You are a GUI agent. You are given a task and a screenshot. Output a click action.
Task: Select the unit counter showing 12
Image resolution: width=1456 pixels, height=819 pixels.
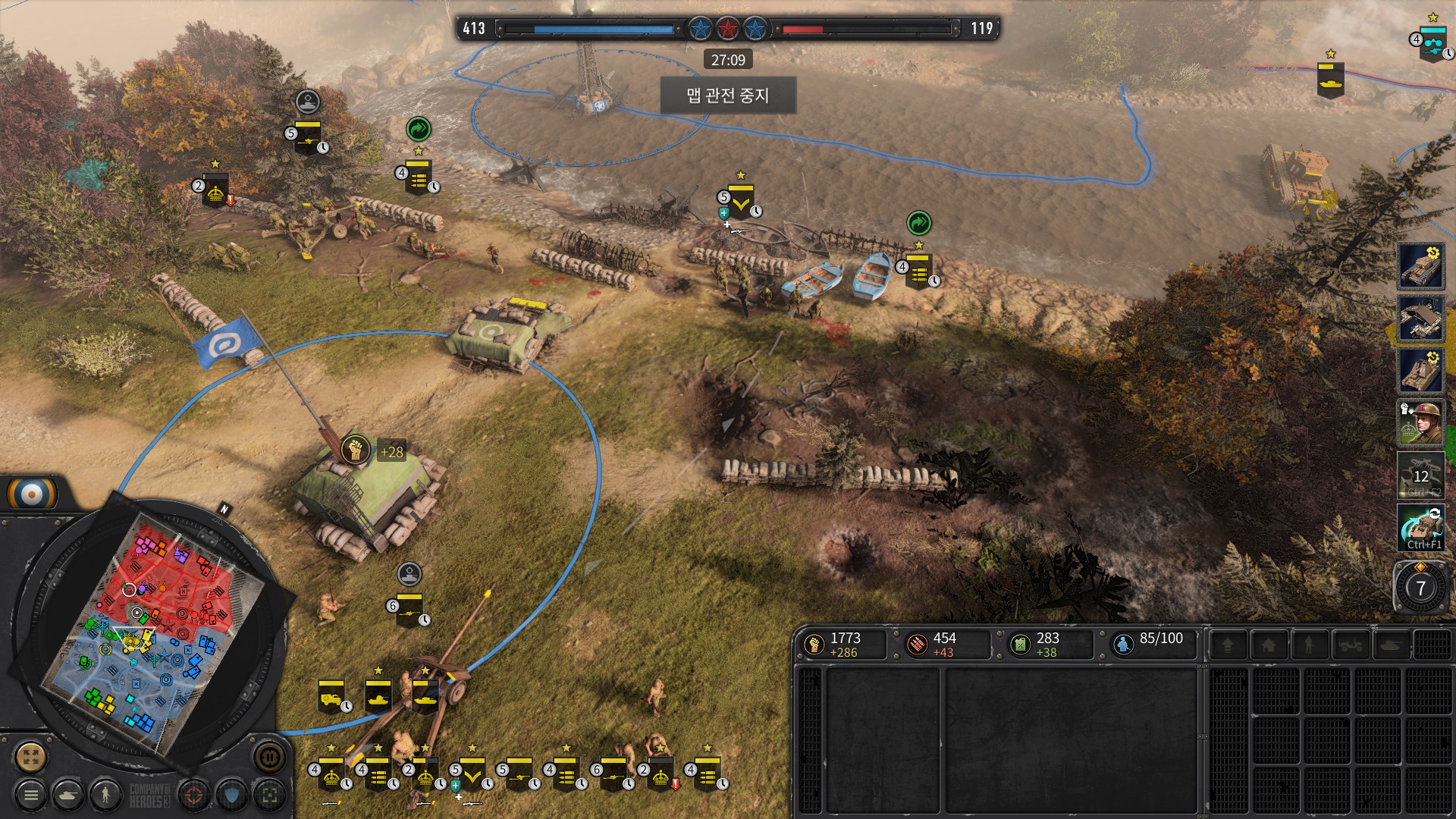coord(1420,475)
